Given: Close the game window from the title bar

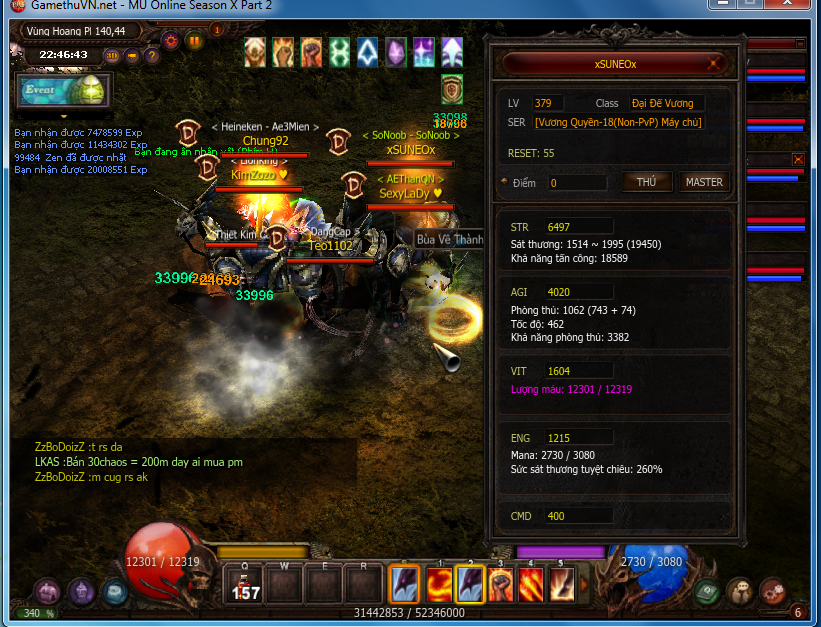Looking at the screenshot, I should click(795, 5).
